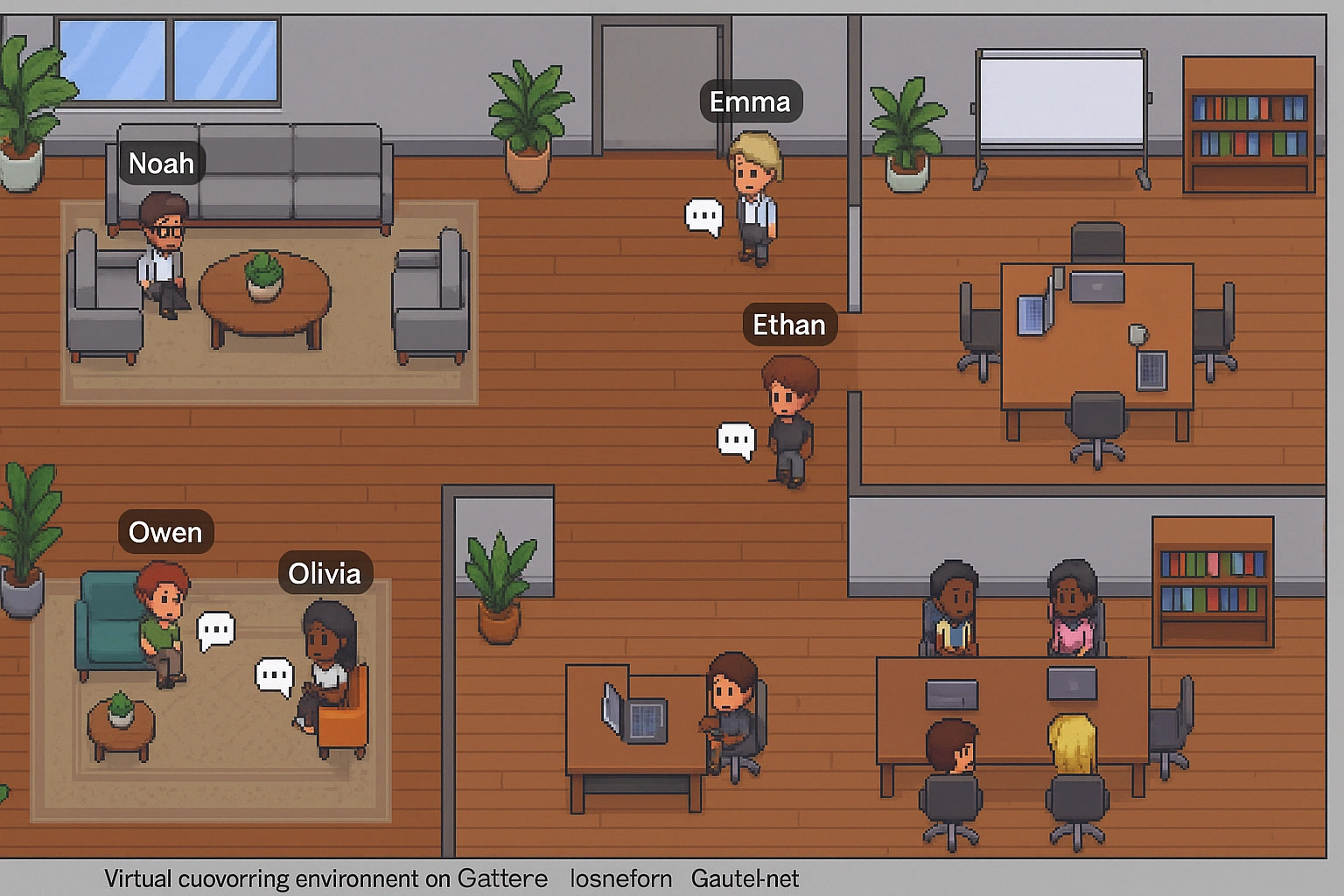Viewport: 1344px width, 896px height.
Task: Click Owen's speech bubble icon
Action: pos(216,629)
